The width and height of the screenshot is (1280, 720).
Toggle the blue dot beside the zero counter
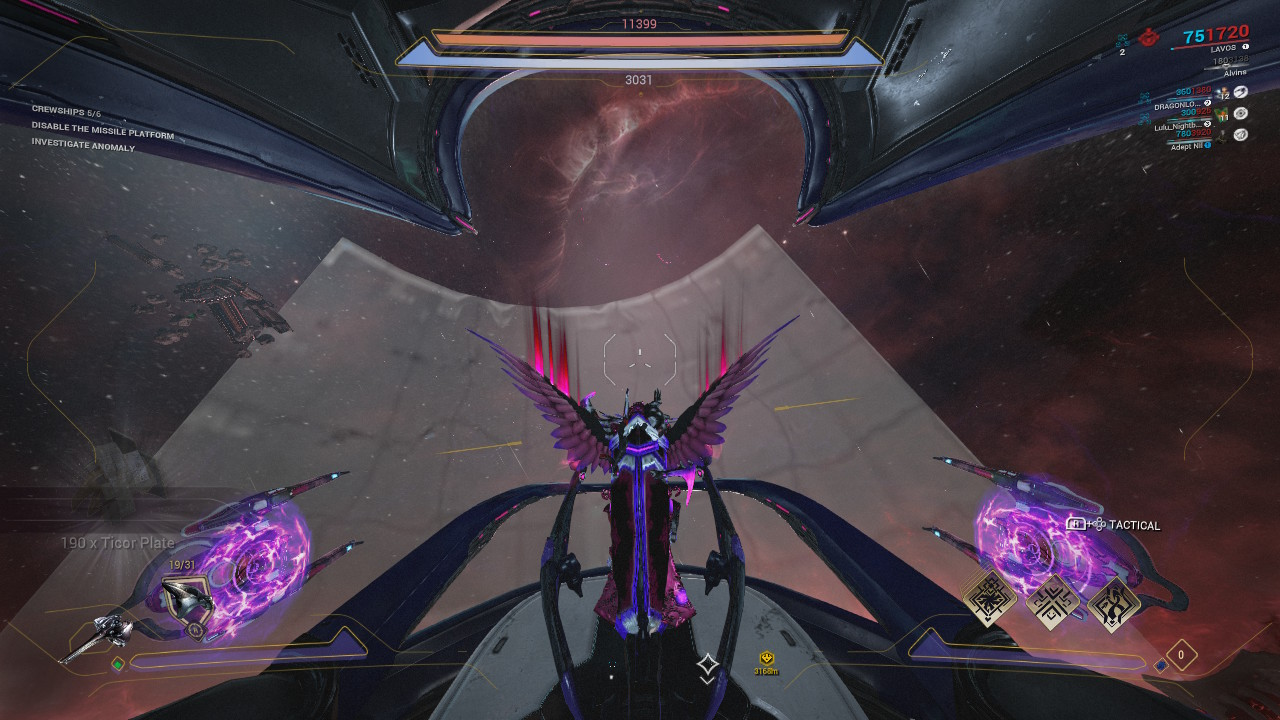(x=1161, y=665)
